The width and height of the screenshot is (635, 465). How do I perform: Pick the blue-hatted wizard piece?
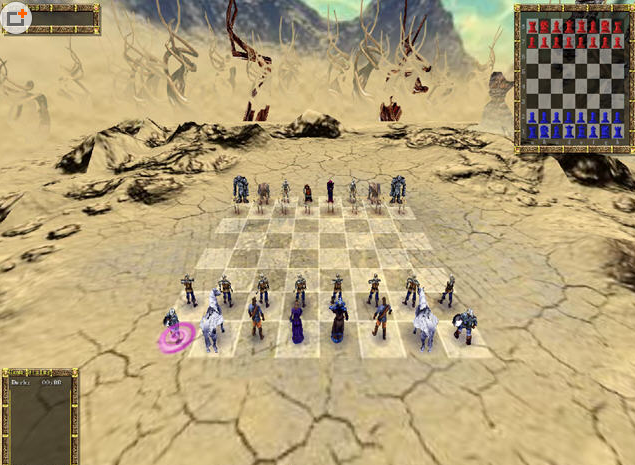(x=339, y=318)
